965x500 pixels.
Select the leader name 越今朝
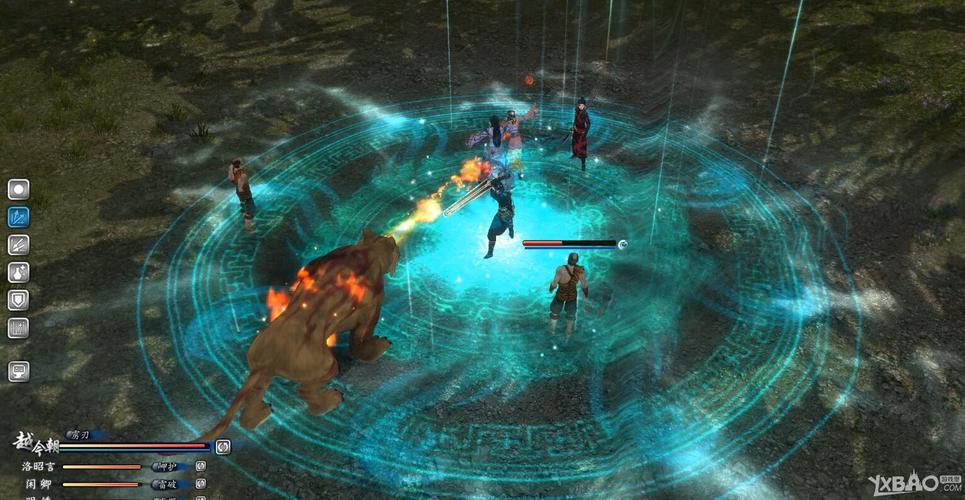click(x=38, y=443)
